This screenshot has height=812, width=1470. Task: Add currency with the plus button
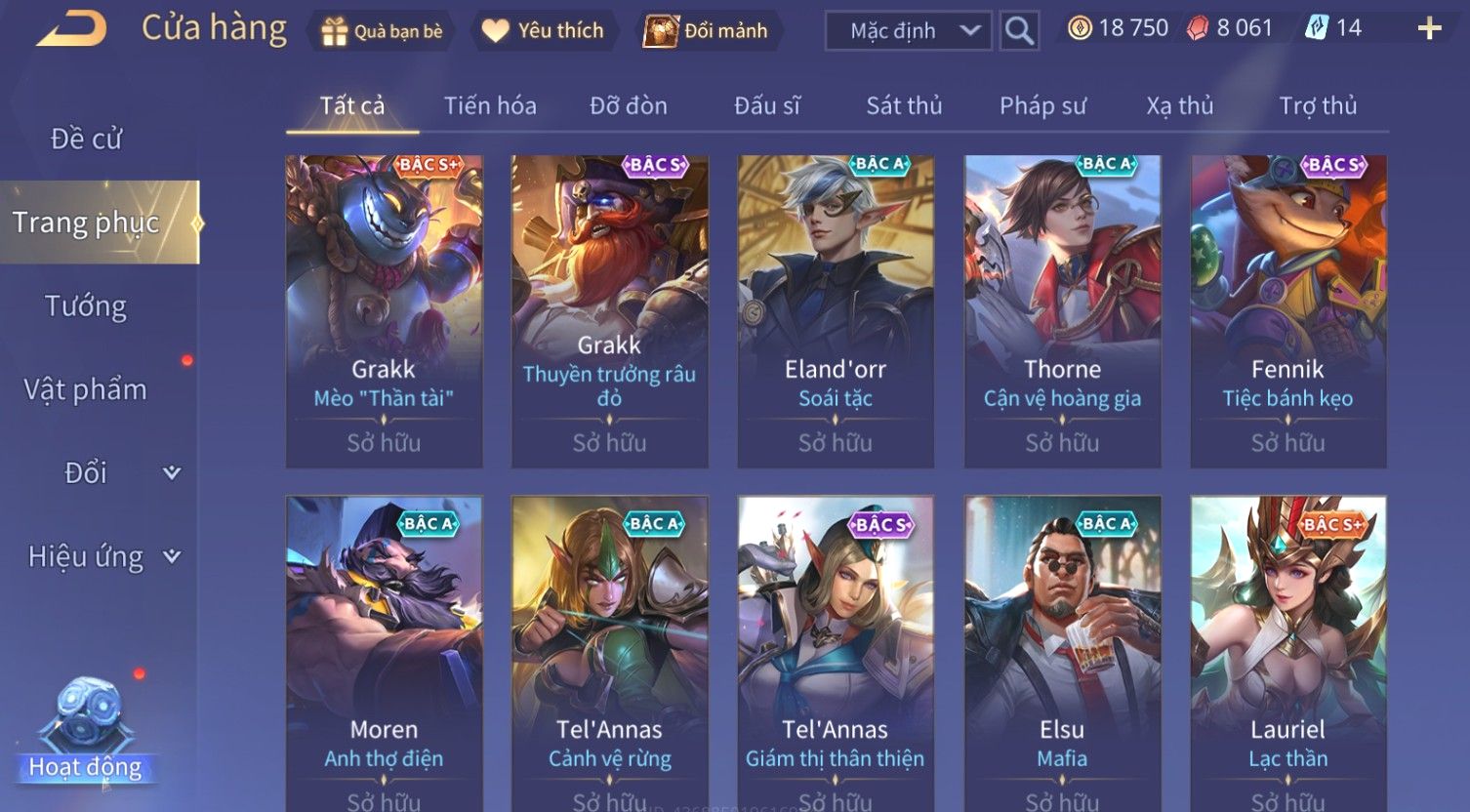click(x=1429, y=29)
